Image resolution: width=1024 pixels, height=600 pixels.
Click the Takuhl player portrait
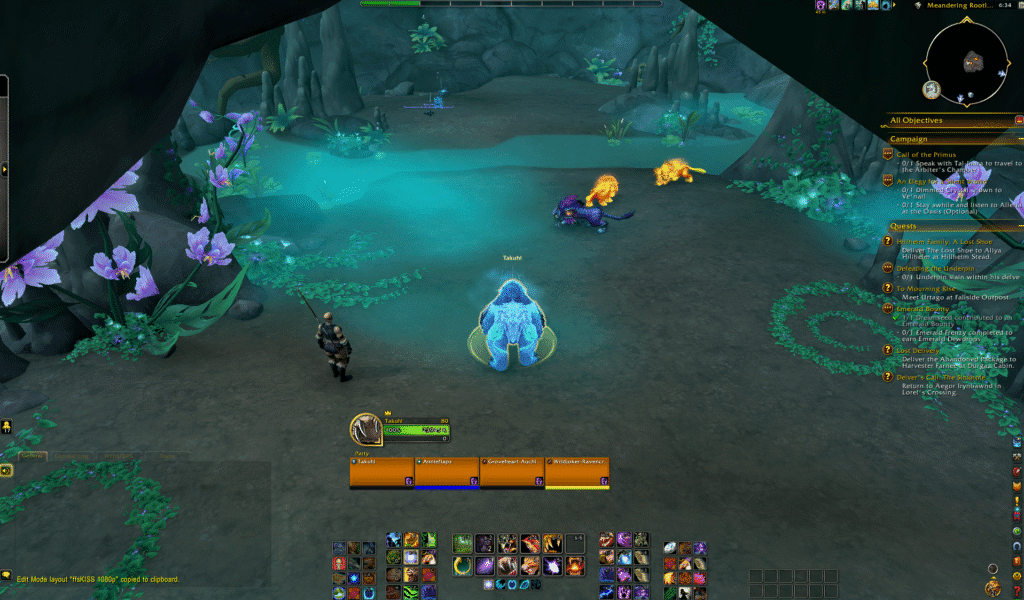(365, 429)
